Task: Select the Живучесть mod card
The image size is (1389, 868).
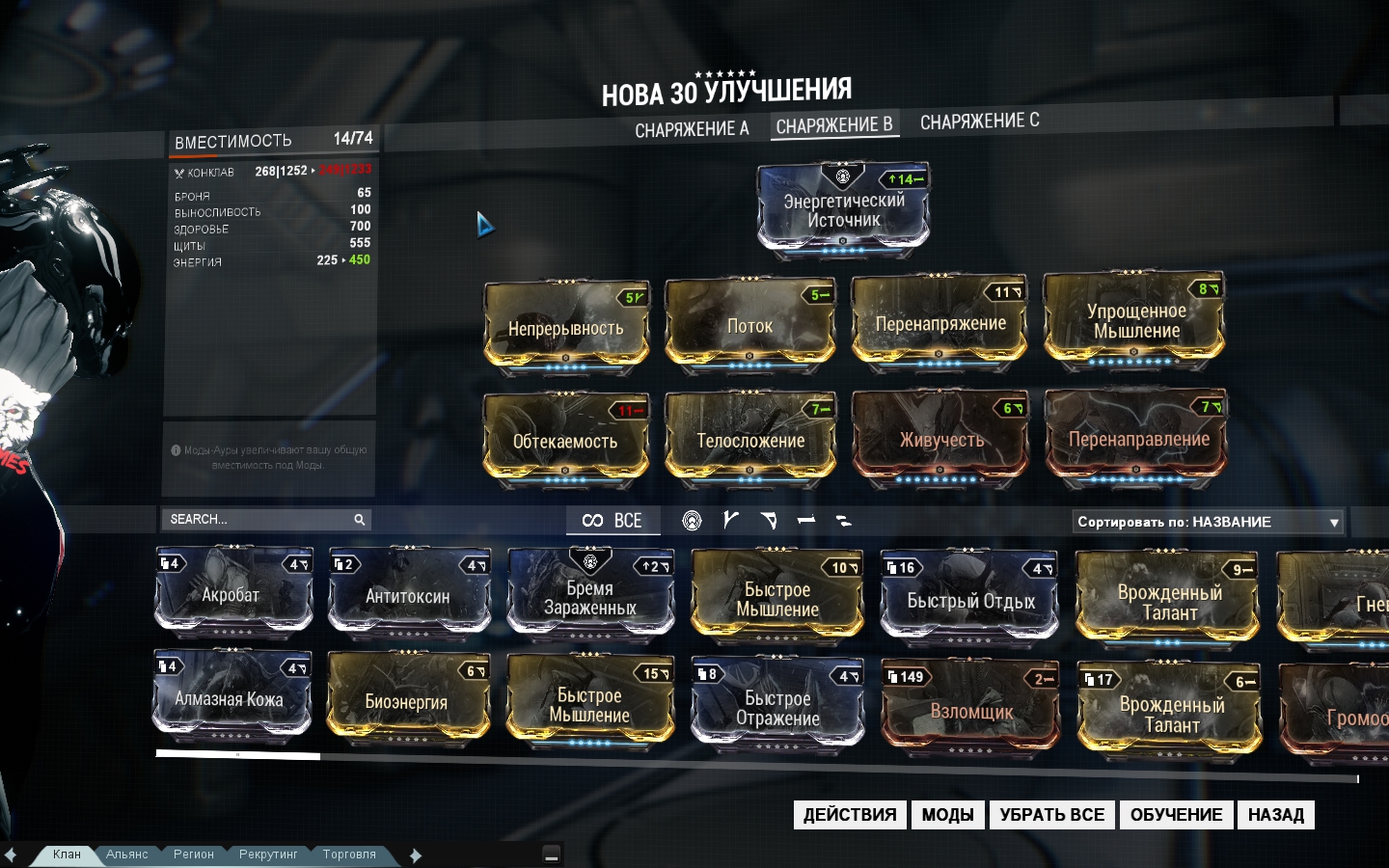Action: (940, 439)
